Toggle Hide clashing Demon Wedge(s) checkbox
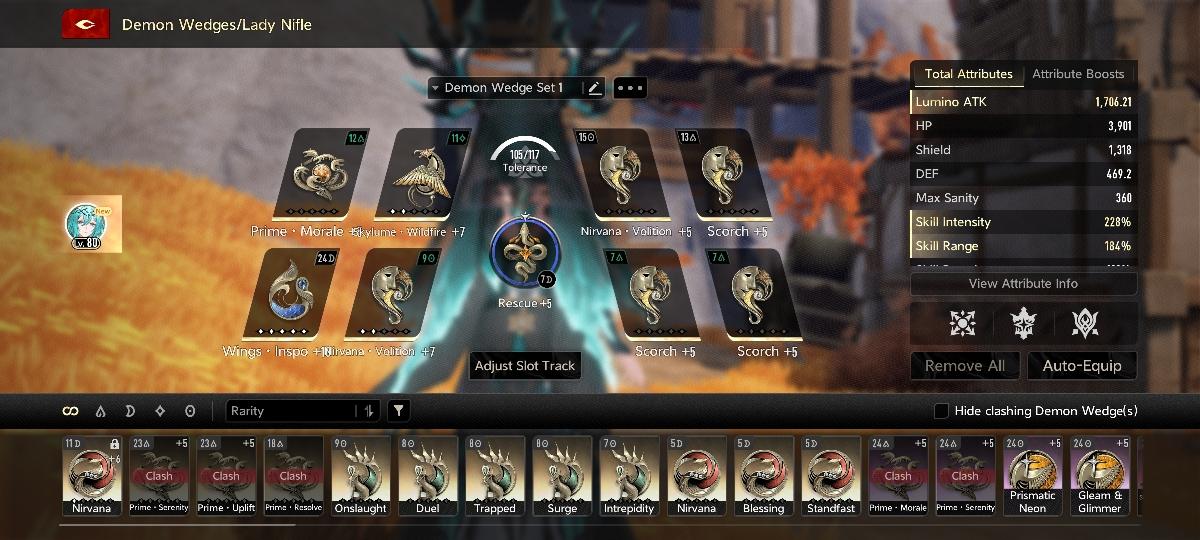Screen dimensions: 1200x540 tap(941, 411)
